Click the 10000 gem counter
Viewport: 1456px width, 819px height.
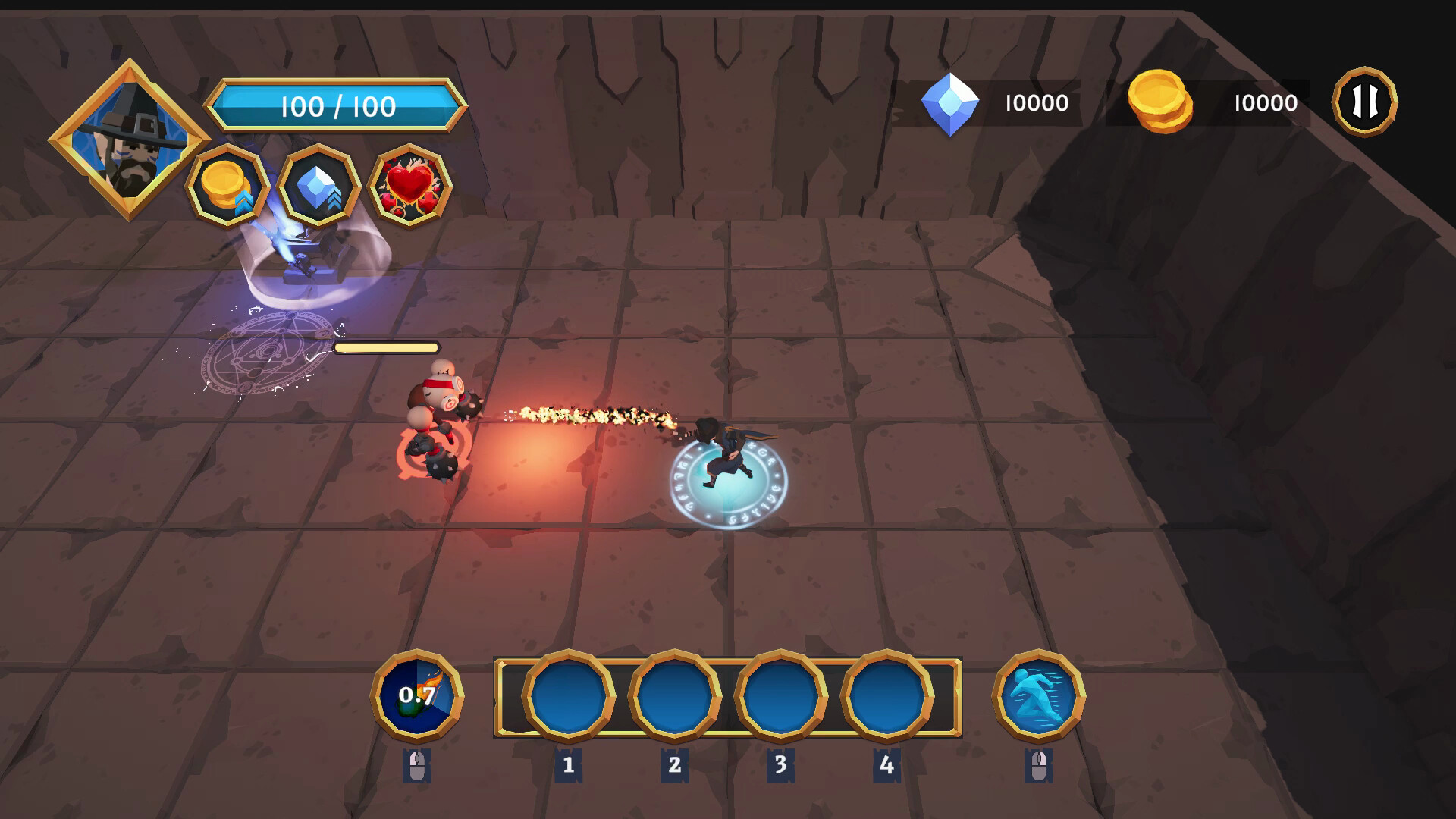pos(1036,102)
